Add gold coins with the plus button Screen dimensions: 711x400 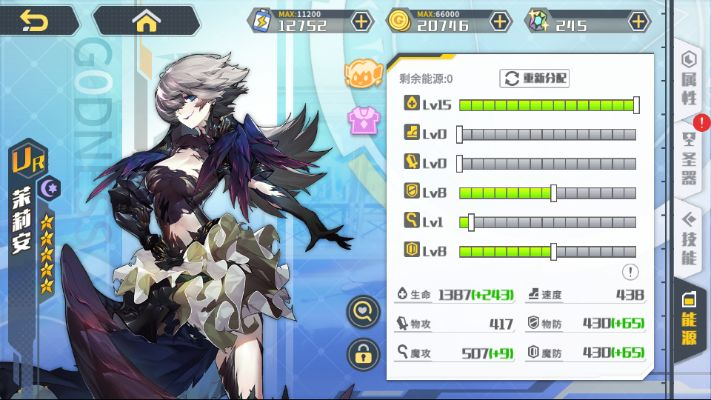pyautogui.click(x=500, y=21)
